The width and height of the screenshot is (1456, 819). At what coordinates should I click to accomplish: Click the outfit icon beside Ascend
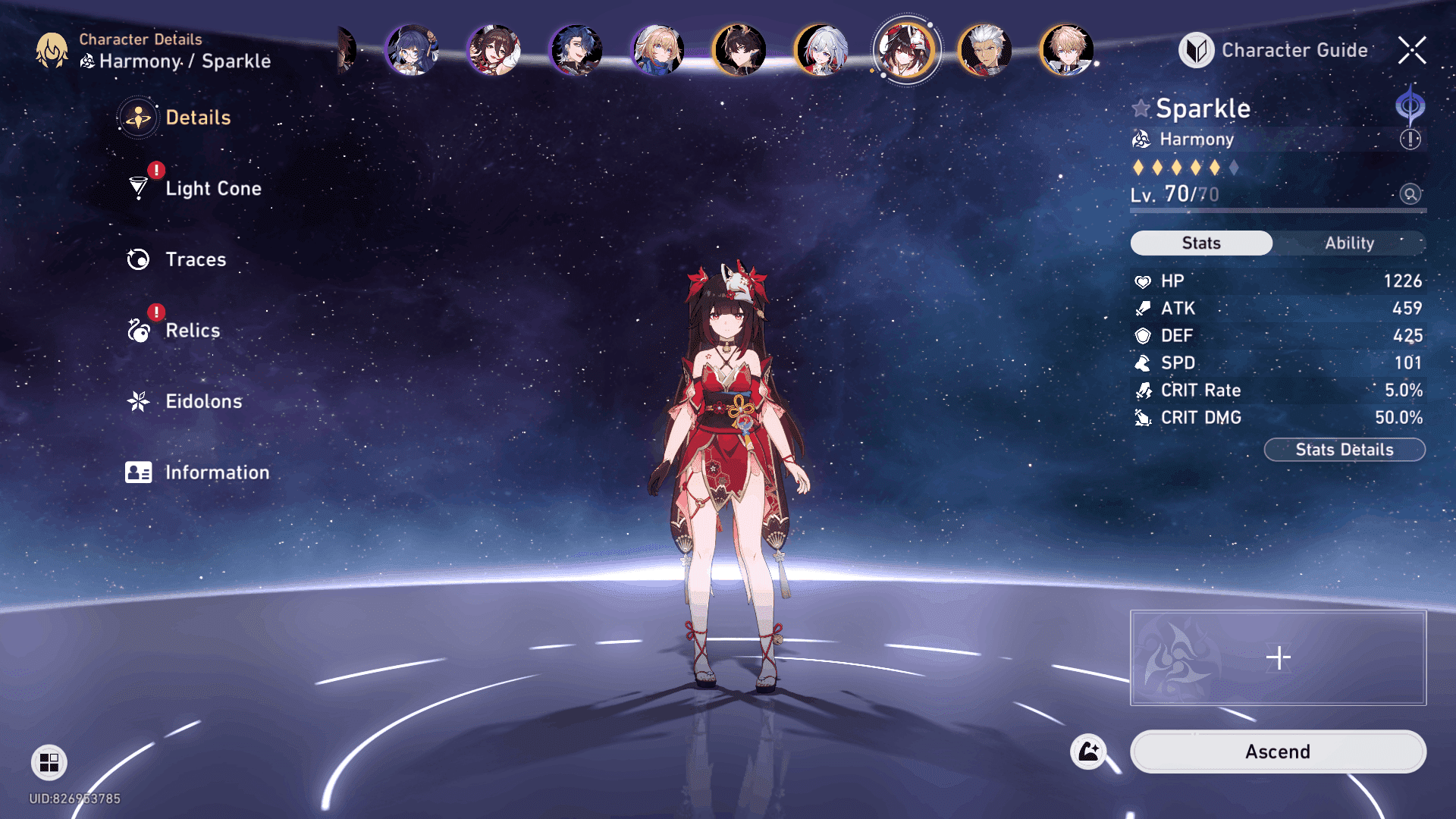[x=1088, y=752]
